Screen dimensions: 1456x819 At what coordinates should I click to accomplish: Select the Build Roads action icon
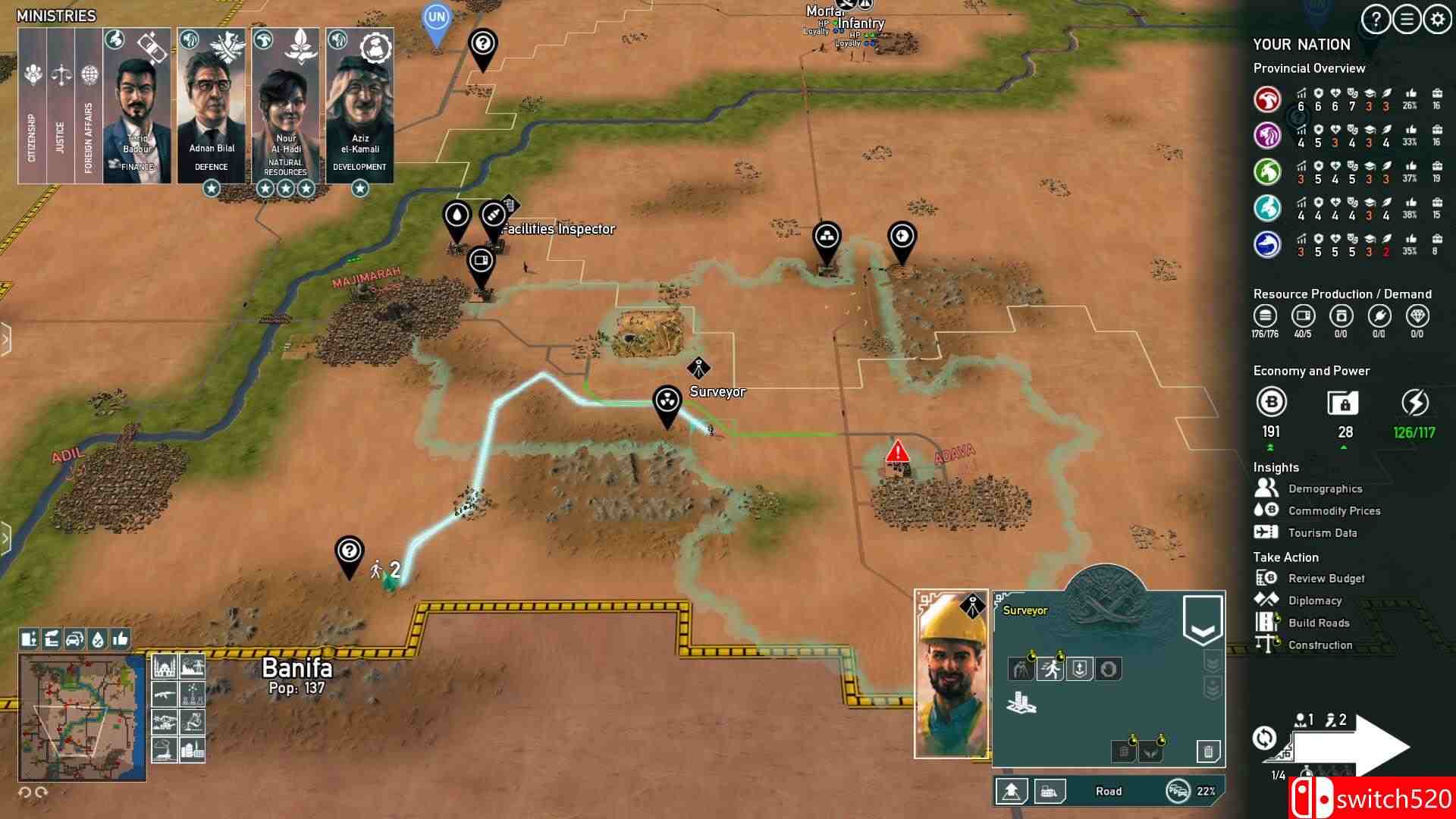click(x=1319, y=623)
